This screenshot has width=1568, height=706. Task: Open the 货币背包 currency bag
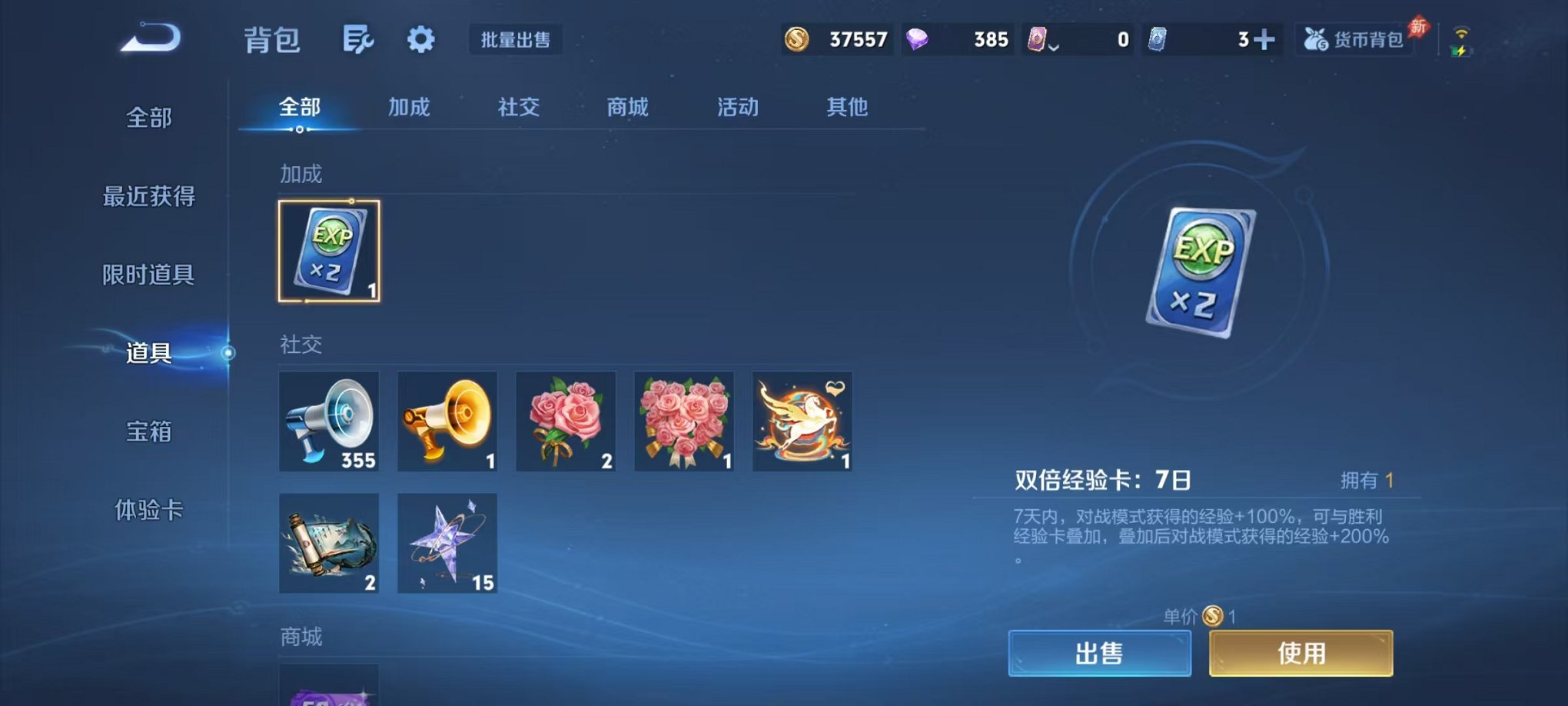1356,40
